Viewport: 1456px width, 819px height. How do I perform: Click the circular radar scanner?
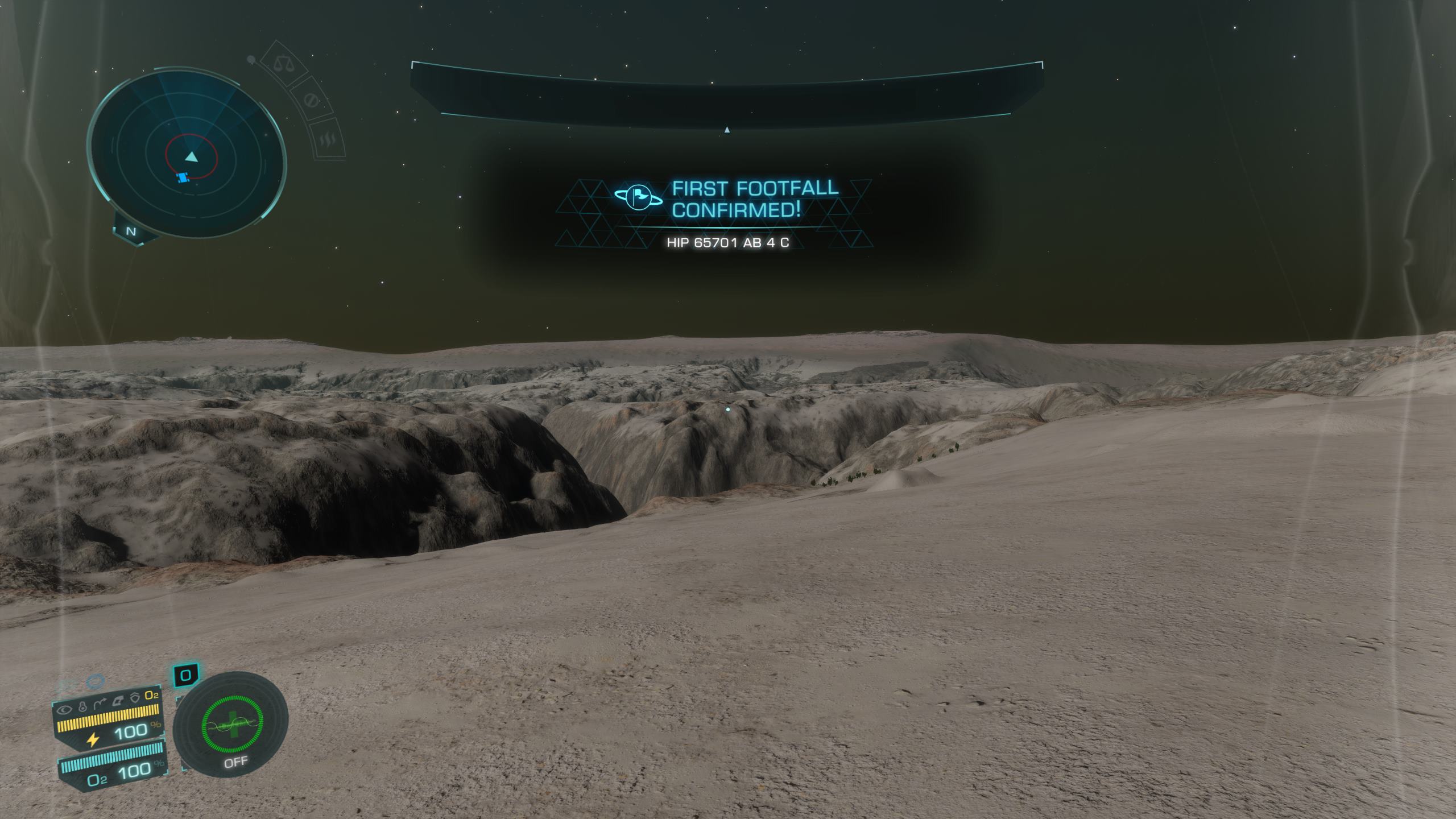pos(187,154)
